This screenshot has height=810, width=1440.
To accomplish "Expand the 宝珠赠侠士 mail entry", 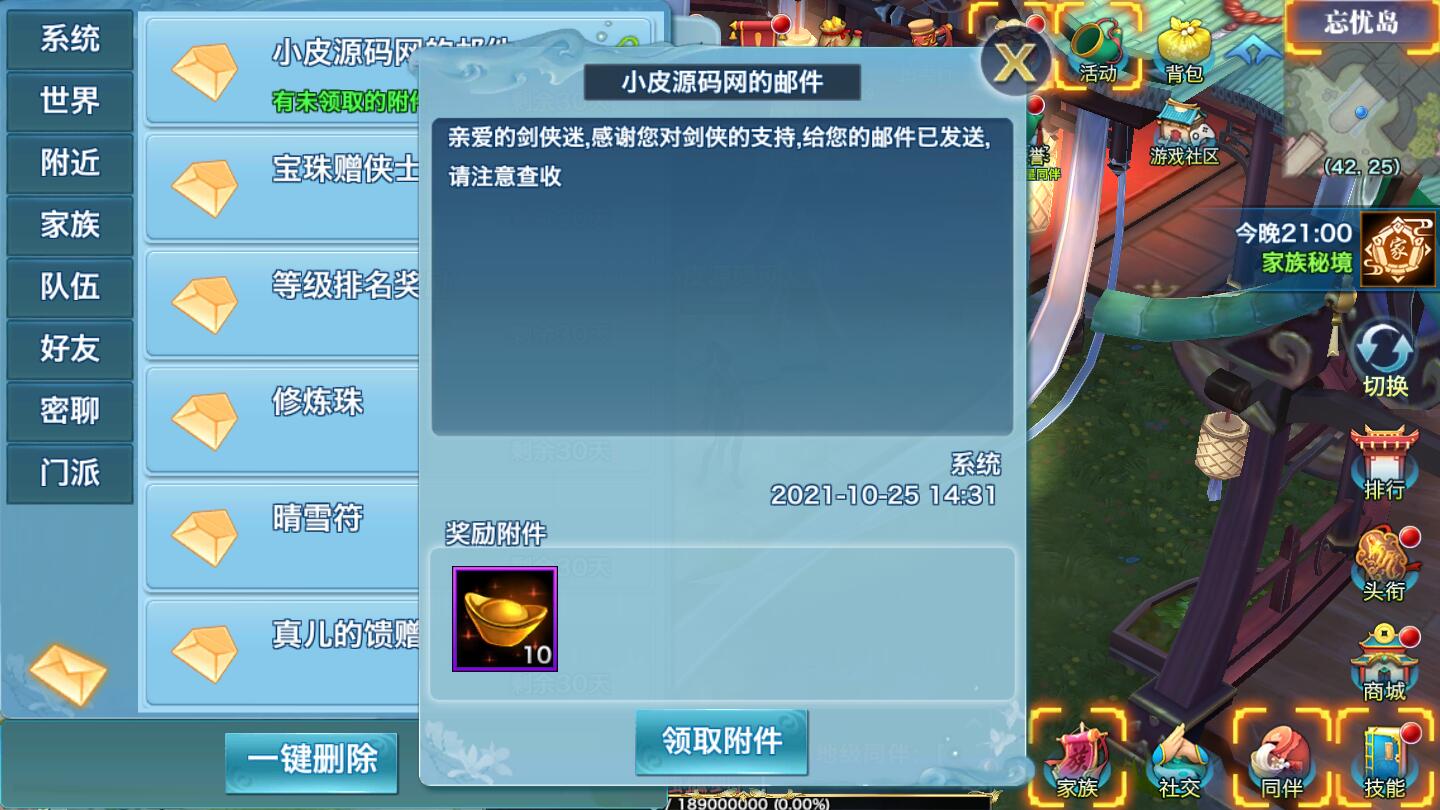I will tap(280, 185).
